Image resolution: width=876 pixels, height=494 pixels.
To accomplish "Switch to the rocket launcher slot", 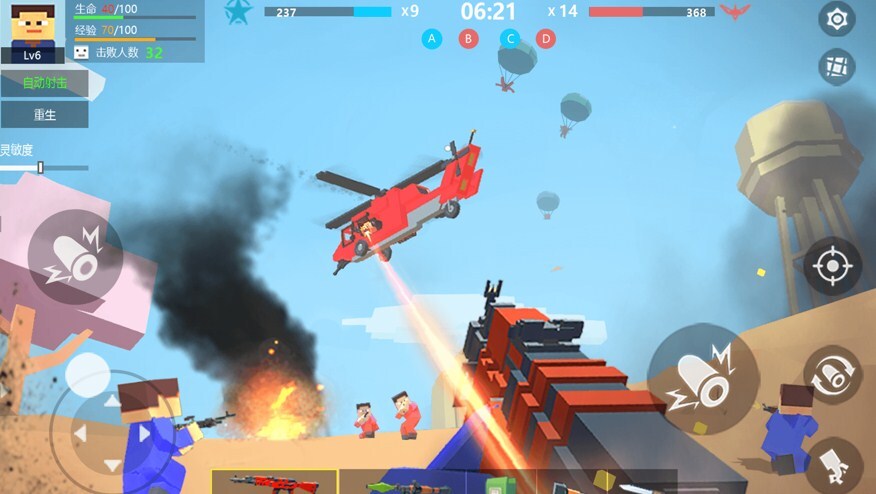I will click(400, 484).
